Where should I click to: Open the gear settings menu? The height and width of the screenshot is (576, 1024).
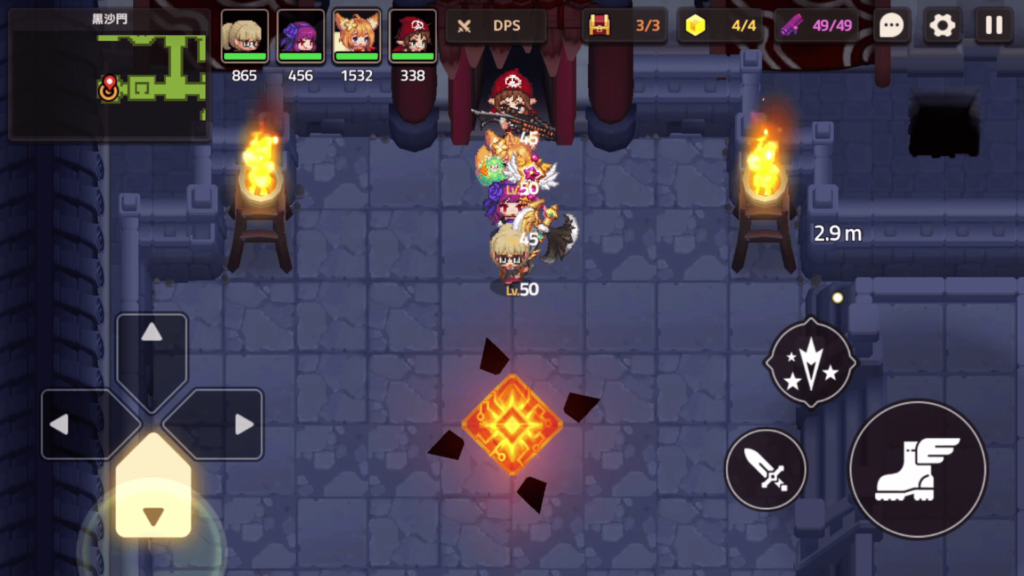[942, 26]
